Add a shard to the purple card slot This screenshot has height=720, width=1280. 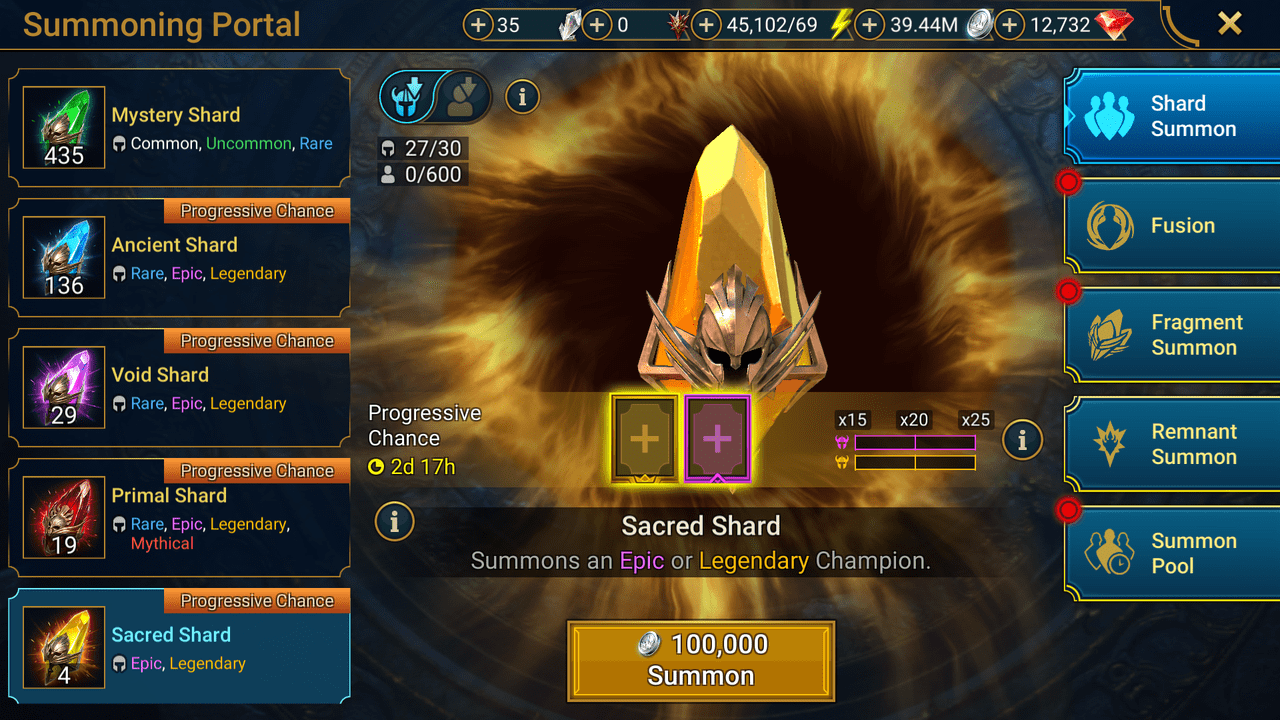[x=716, y=440]
